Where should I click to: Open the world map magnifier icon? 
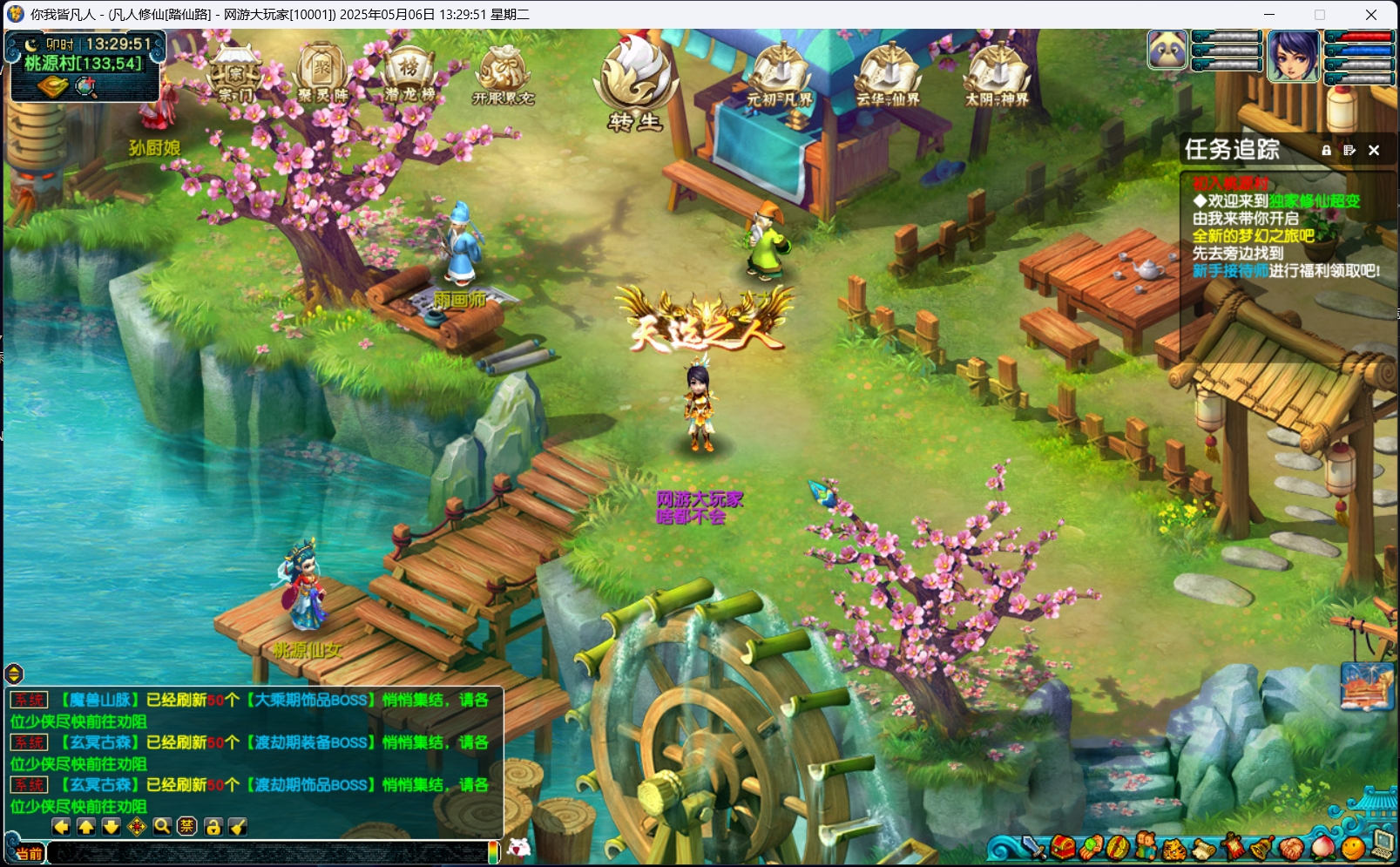tap(85, 87)
